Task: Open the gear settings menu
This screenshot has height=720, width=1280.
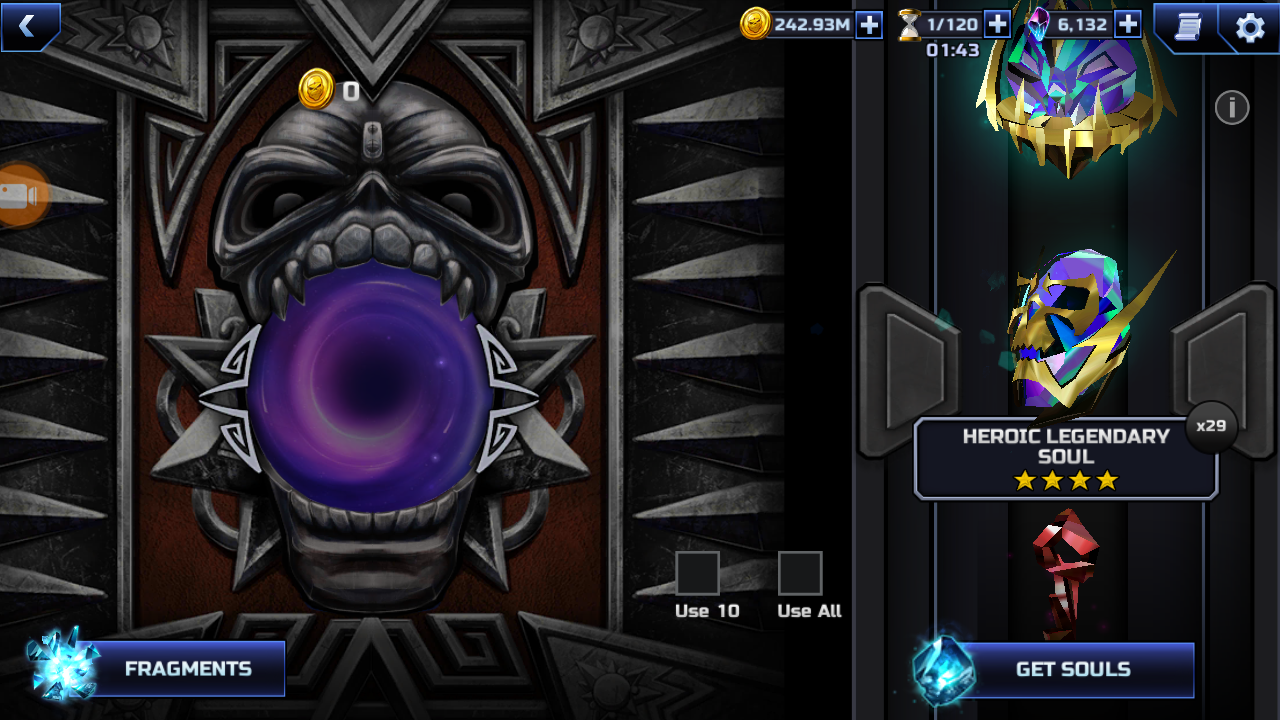Action: tap(1250, 27)
